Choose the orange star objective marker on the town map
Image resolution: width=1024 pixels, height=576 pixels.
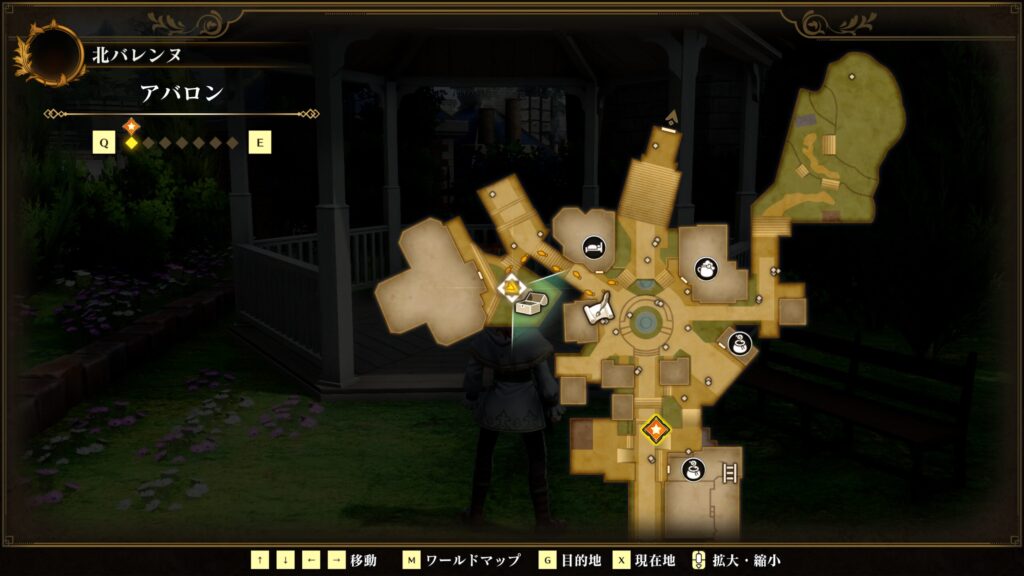click(656, 430)
